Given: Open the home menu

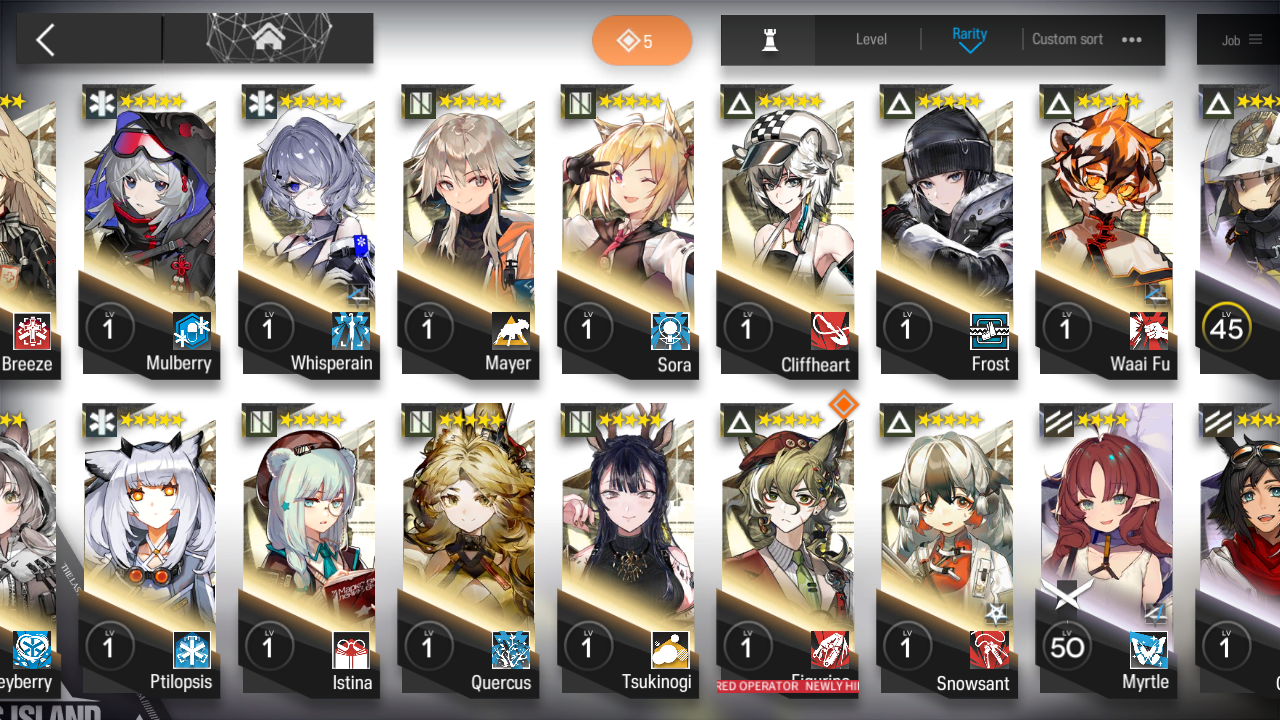Looking at the screenshot, I should point(267,39).
